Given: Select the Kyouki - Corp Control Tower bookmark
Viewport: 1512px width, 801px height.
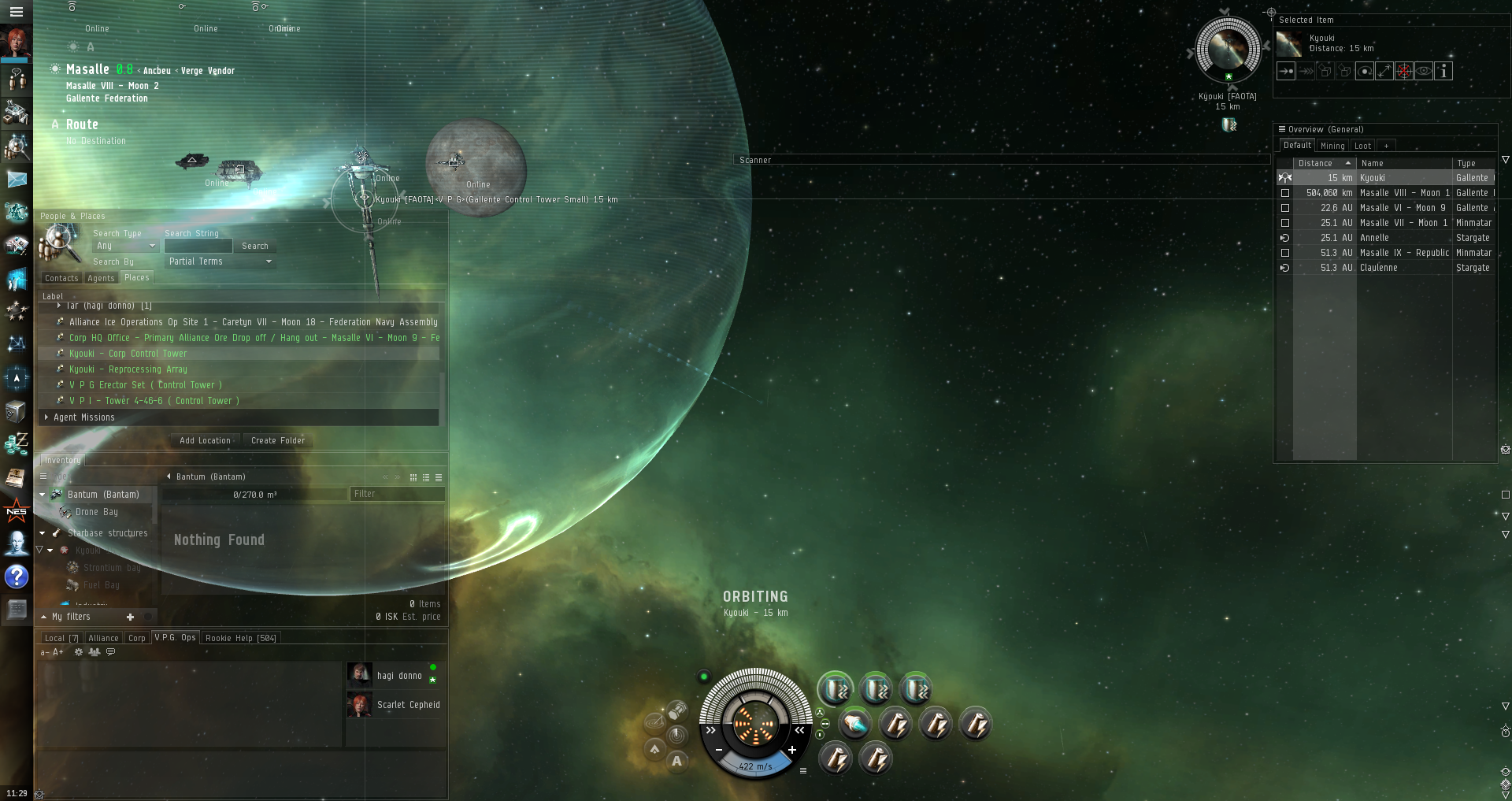Looking at the screenshot, I should click(x=128, y=354).
